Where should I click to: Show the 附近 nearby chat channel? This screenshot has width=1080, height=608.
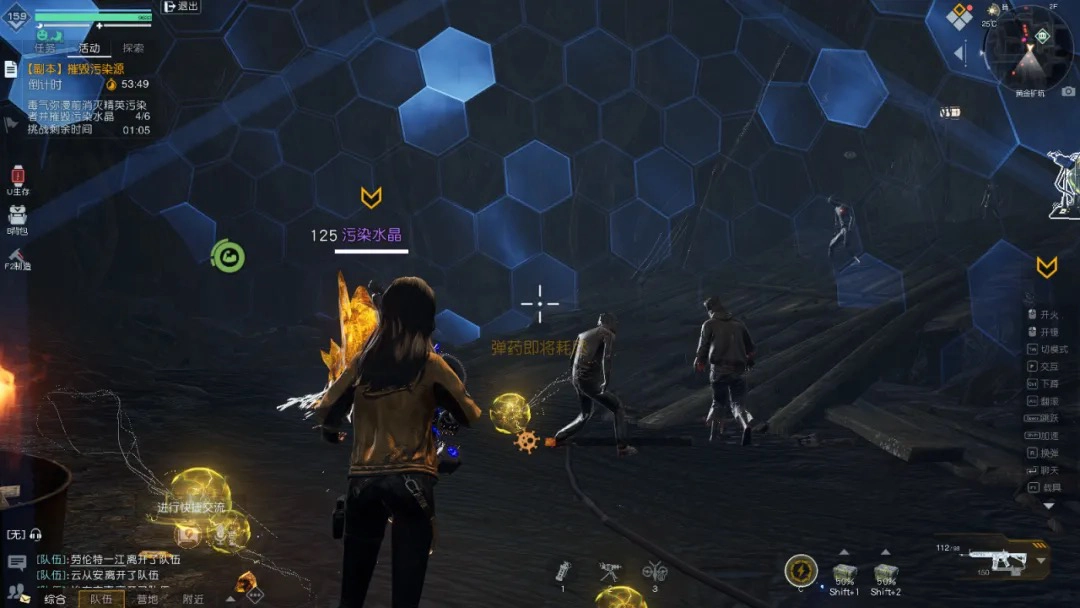(x=193, y=599)
